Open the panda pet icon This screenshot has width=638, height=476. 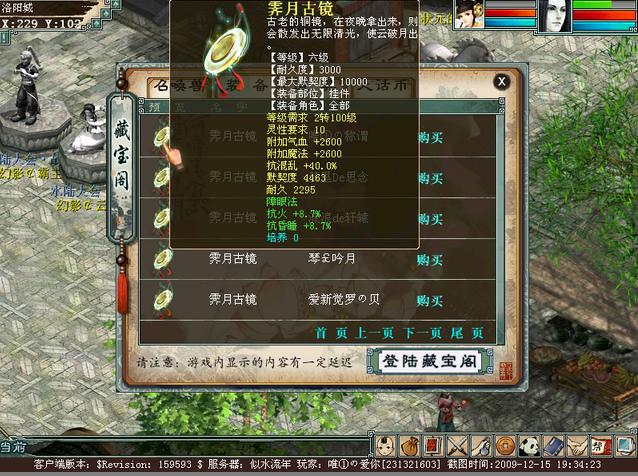530,446
